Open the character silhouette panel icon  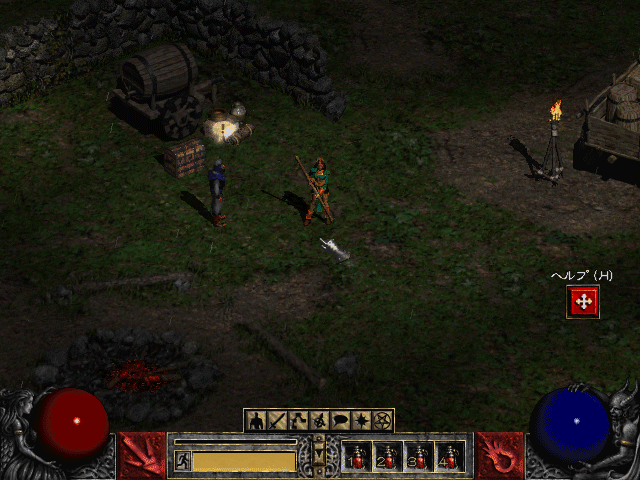(256, 421)
